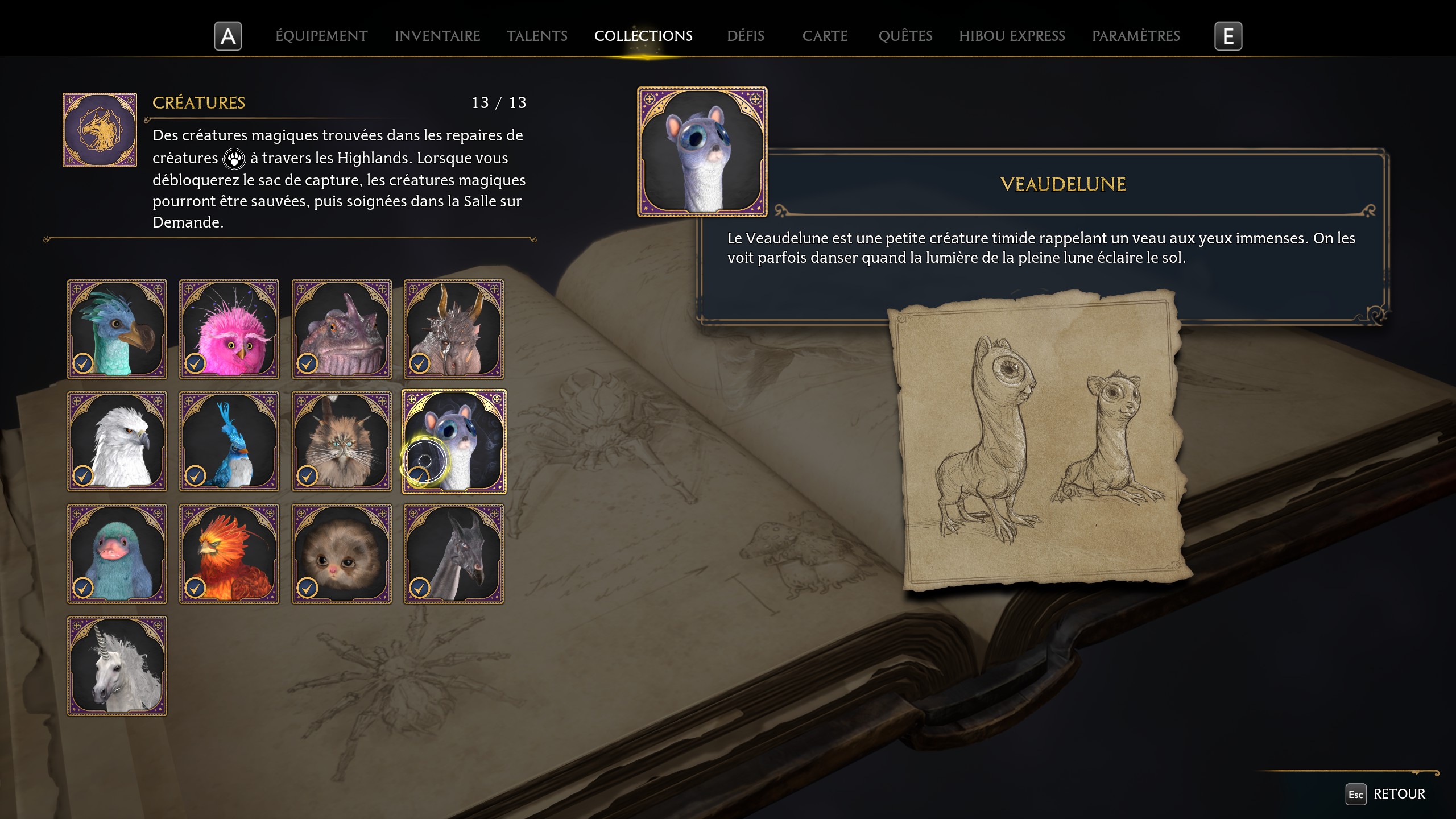Click the "E" key prompt icon top right
Image resolution: width=1456 pixels, height=819 pixels.
pyautogui.click(x=1228, y=36)
